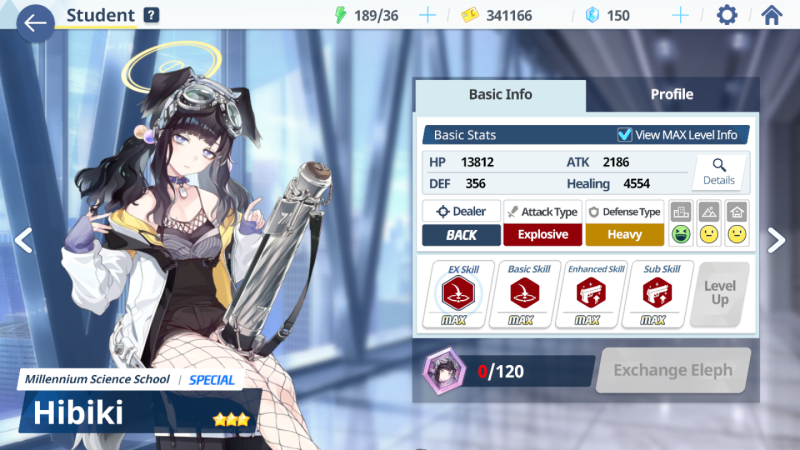The image size is (800, 450).
Task: Switch to the Basic Info tab
Action: tap(500, 95)
